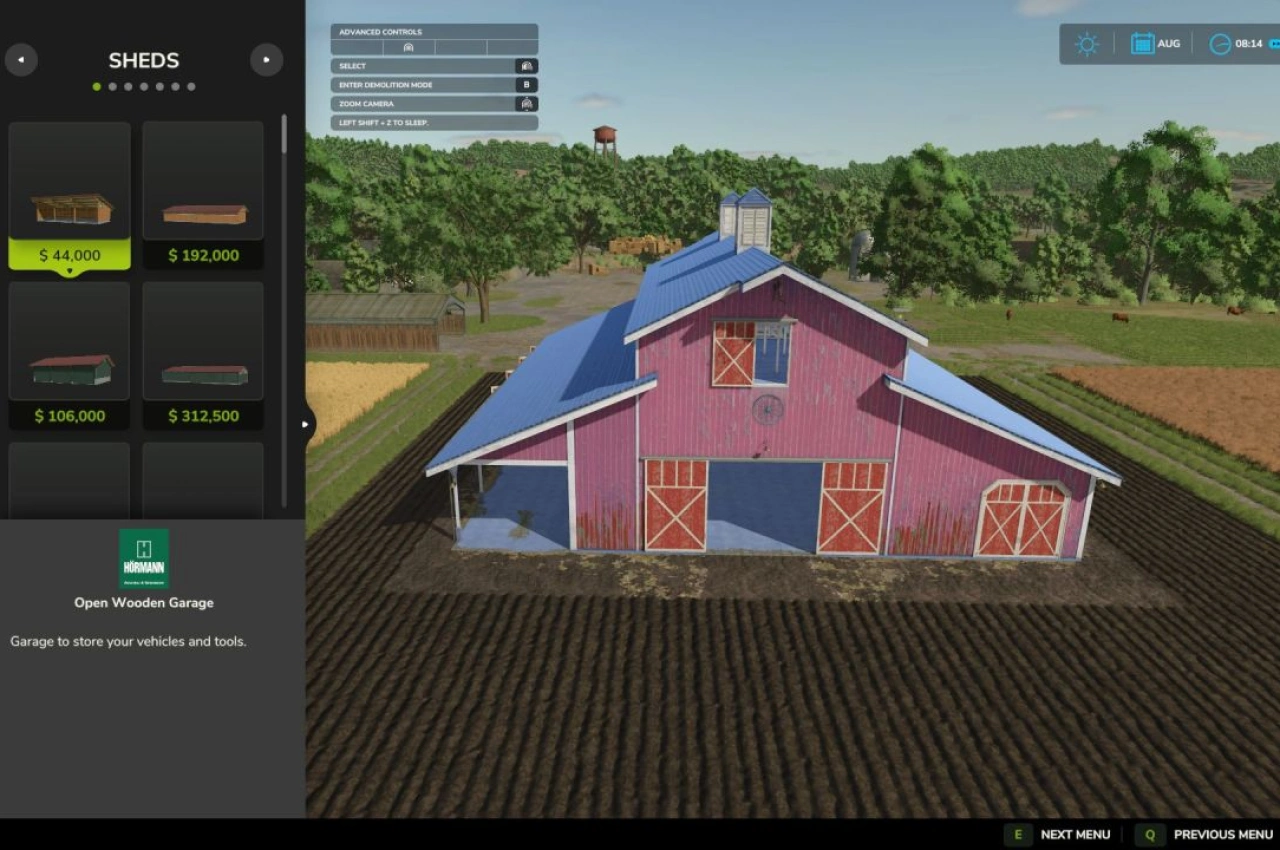Go to Previous Menu with Q

point(1149,834)
